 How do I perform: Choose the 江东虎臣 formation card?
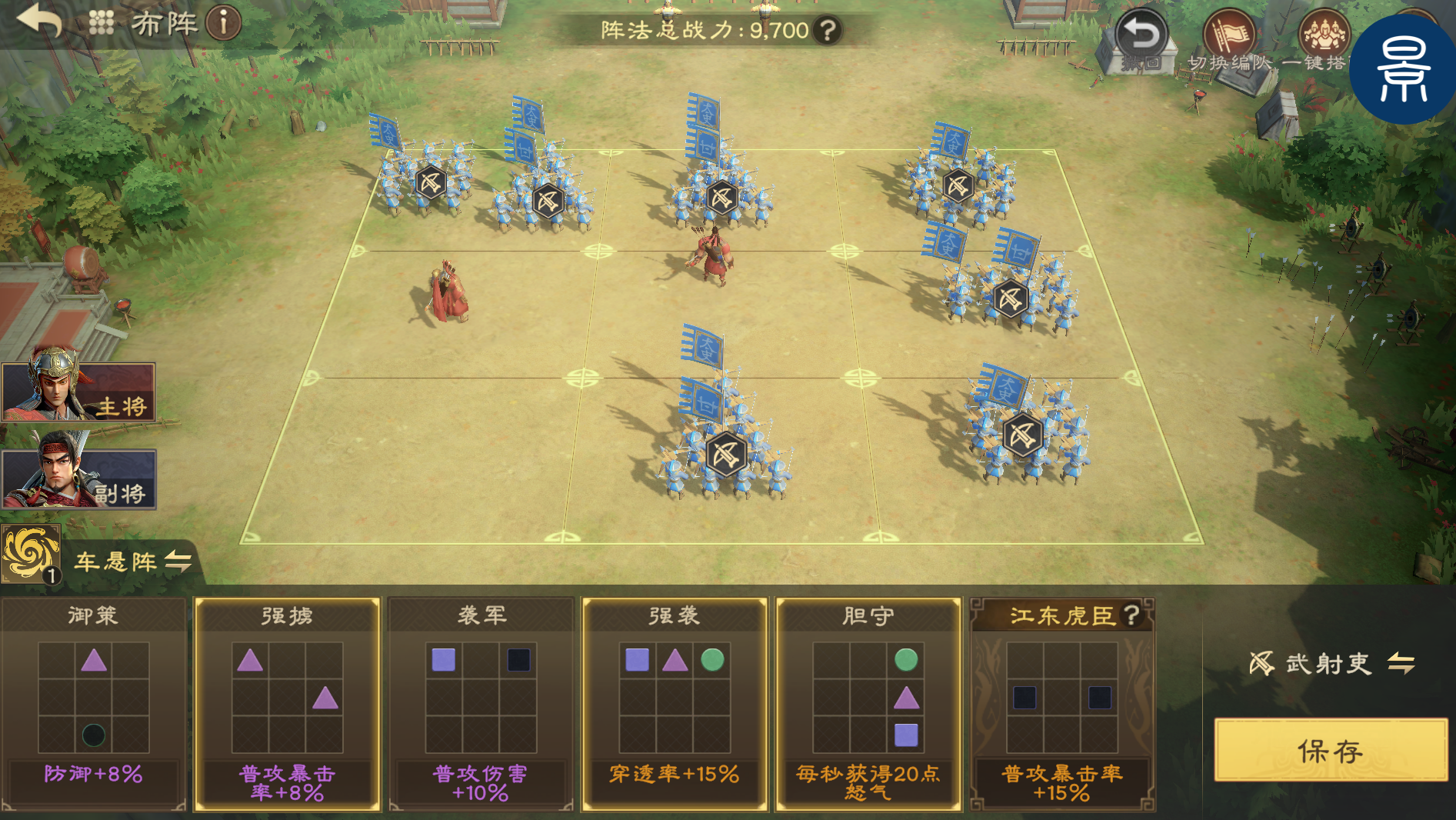tap(1062, 704)
